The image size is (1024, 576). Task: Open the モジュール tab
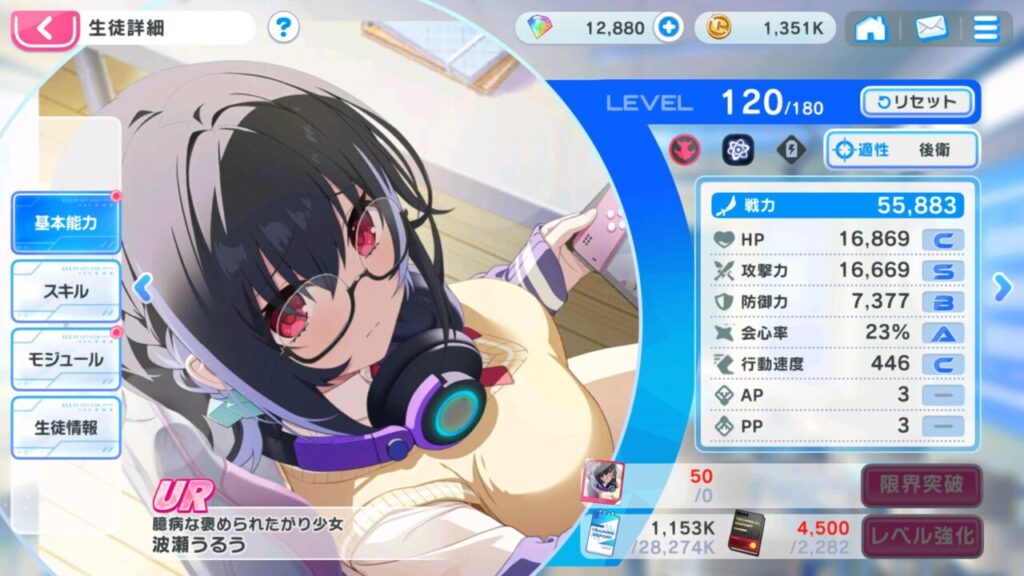[x=66, y=360]
